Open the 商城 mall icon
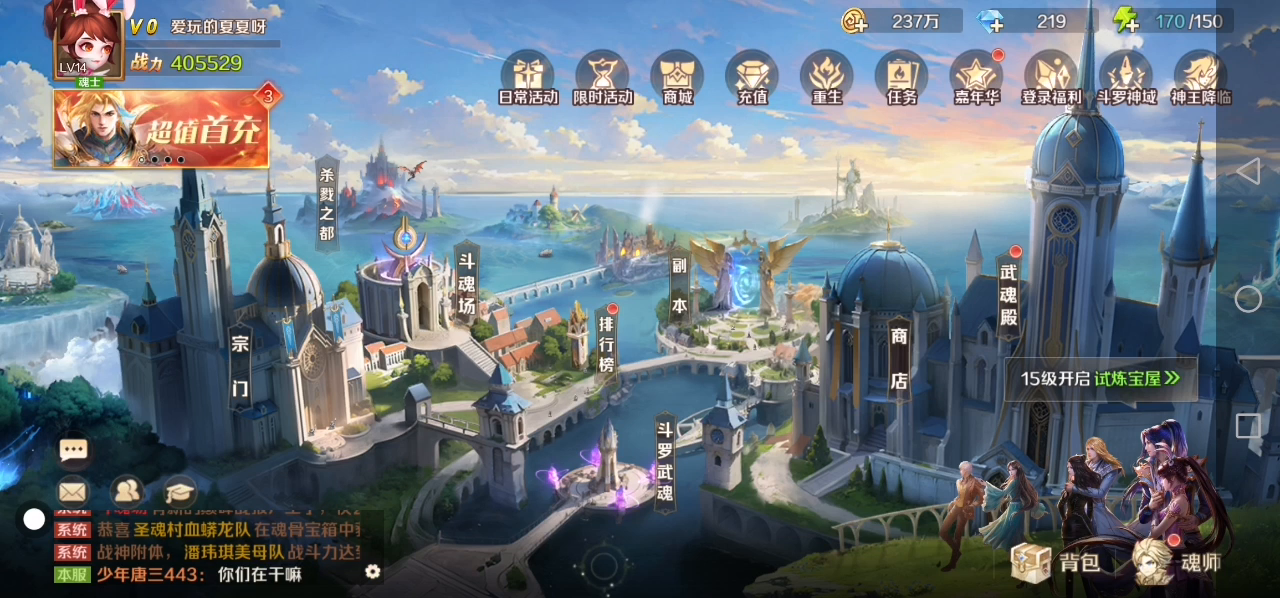The height and width of the screenshot is (598, 1280). pos(677,76)
